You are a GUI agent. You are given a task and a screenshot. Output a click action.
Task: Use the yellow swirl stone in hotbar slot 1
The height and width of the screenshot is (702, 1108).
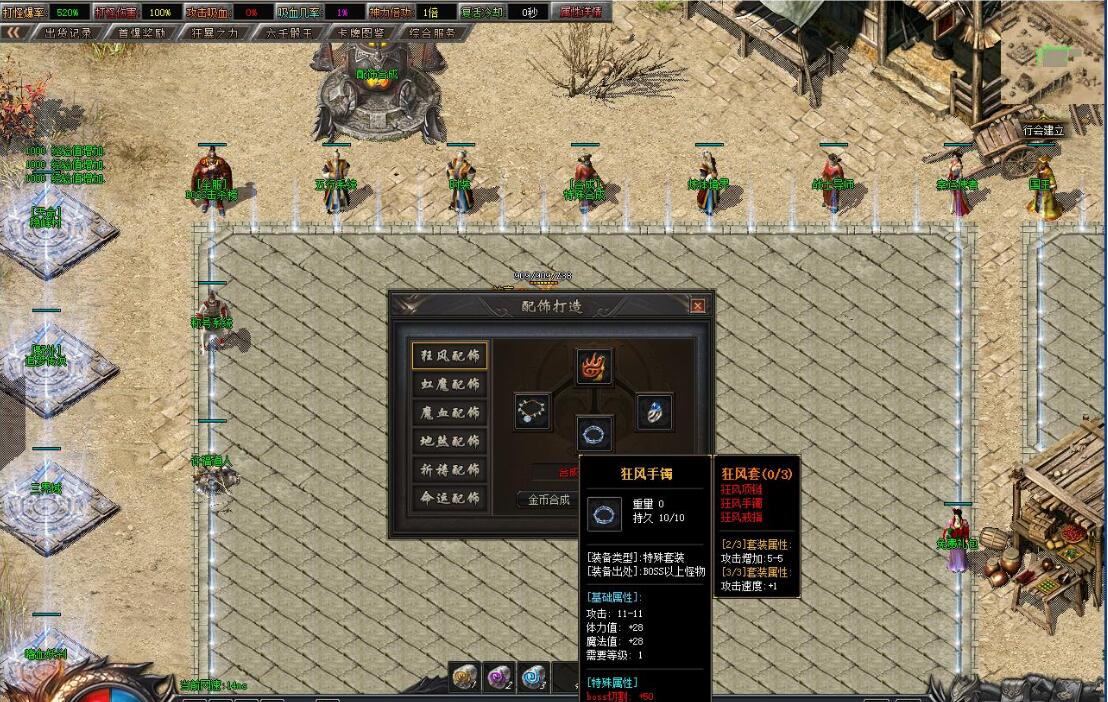click(x=464, y=678)
